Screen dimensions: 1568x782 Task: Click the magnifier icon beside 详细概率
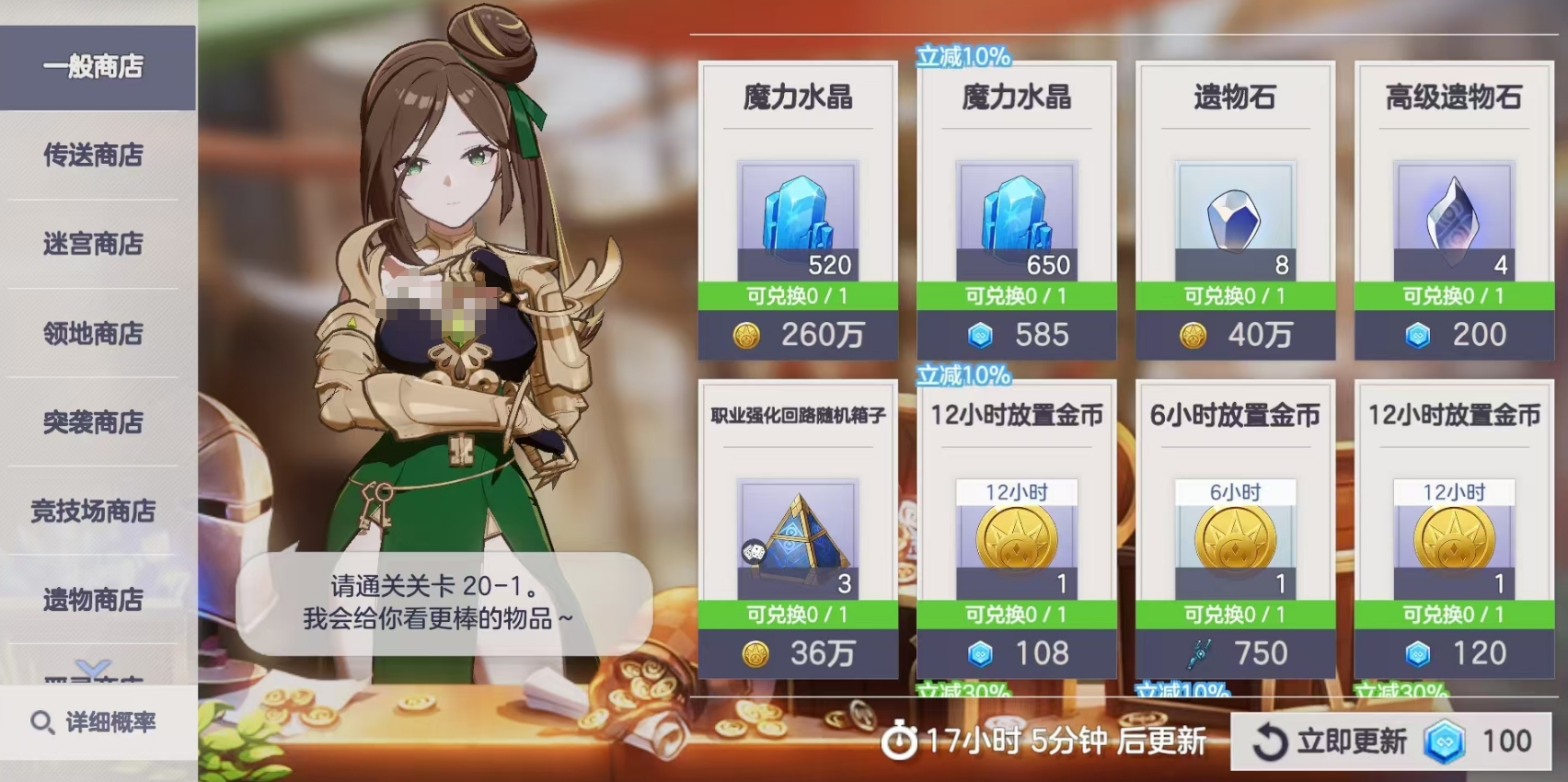(40, 724)
